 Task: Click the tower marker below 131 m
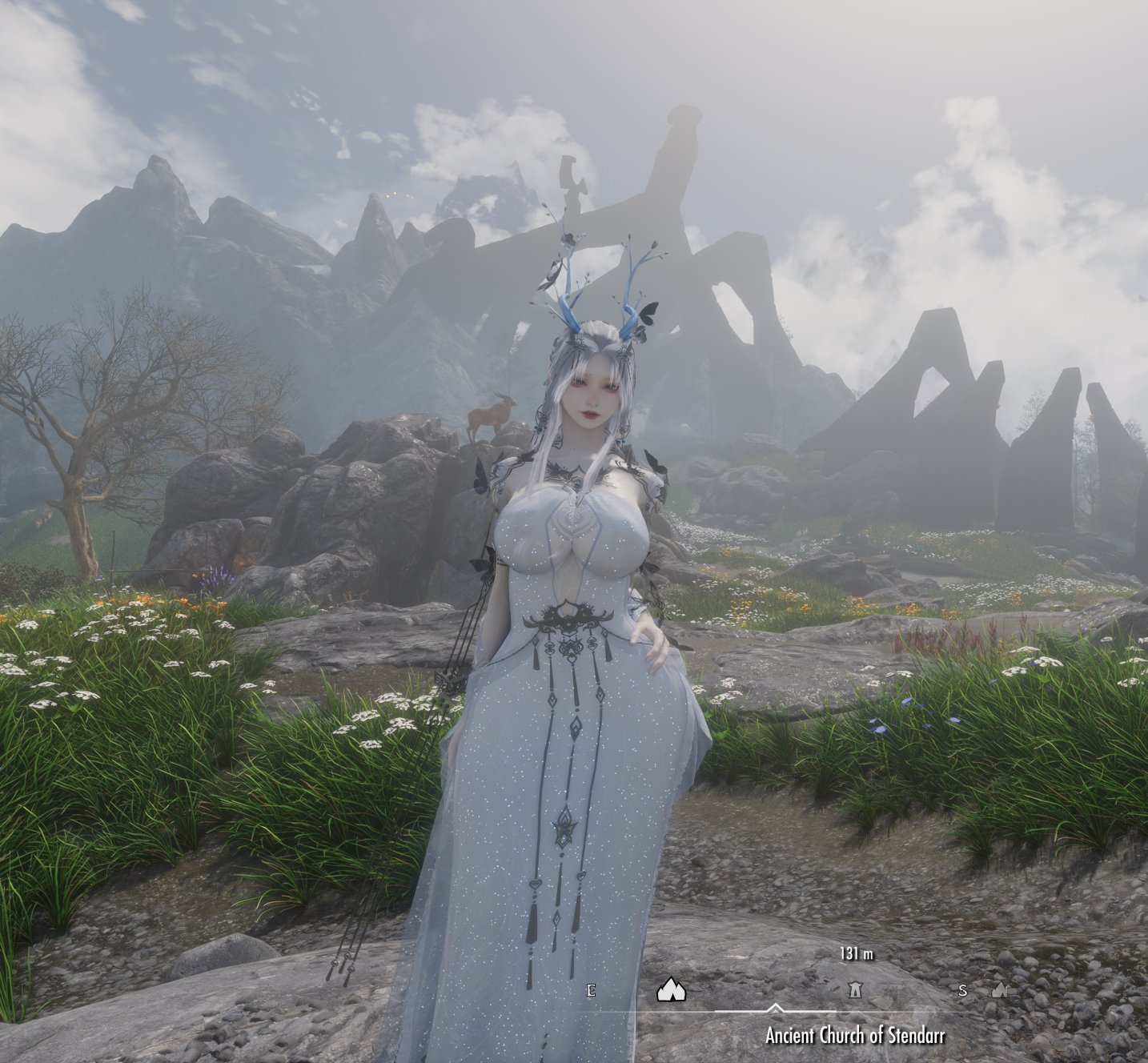[x=855, y=990]
